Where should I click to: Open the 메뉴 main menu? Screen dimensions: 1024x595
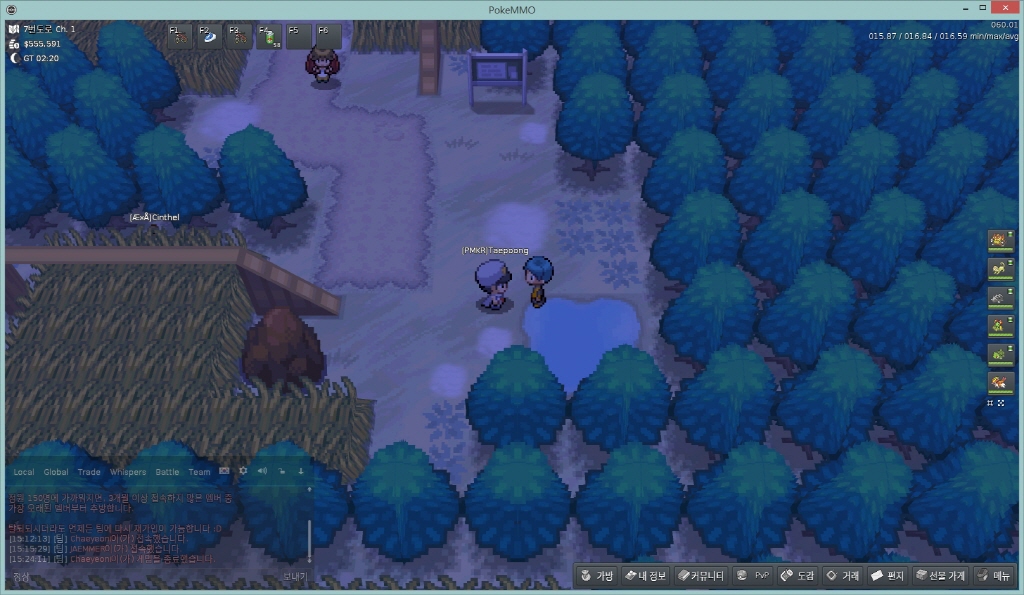click(x=995, y=576)
